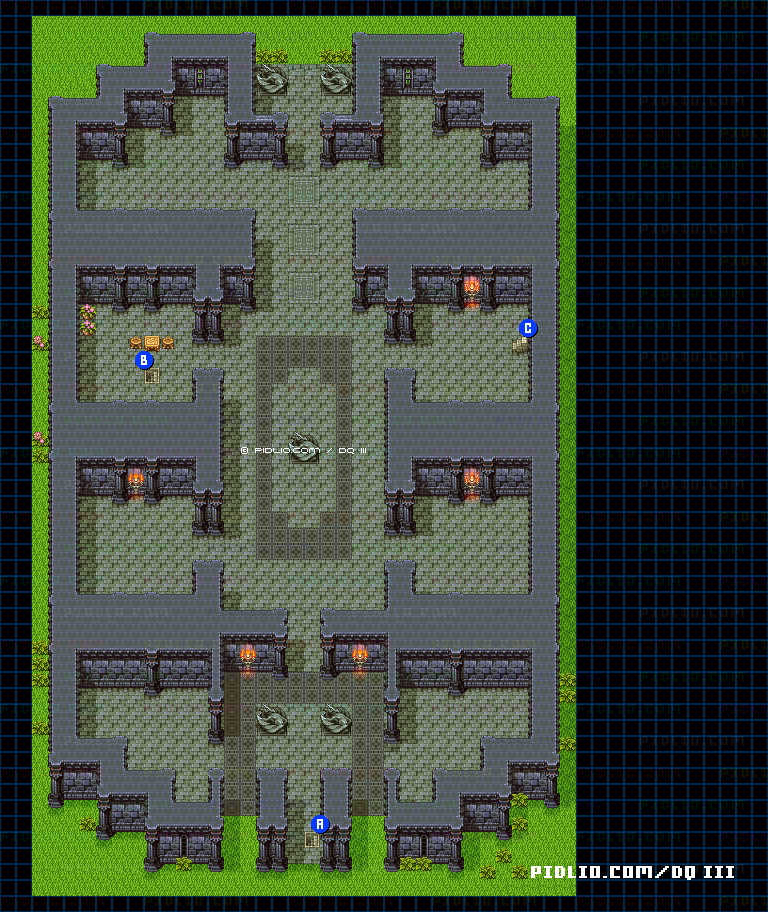Select the blue map marker A
This screenshot has height=912, width=768.
320,824
